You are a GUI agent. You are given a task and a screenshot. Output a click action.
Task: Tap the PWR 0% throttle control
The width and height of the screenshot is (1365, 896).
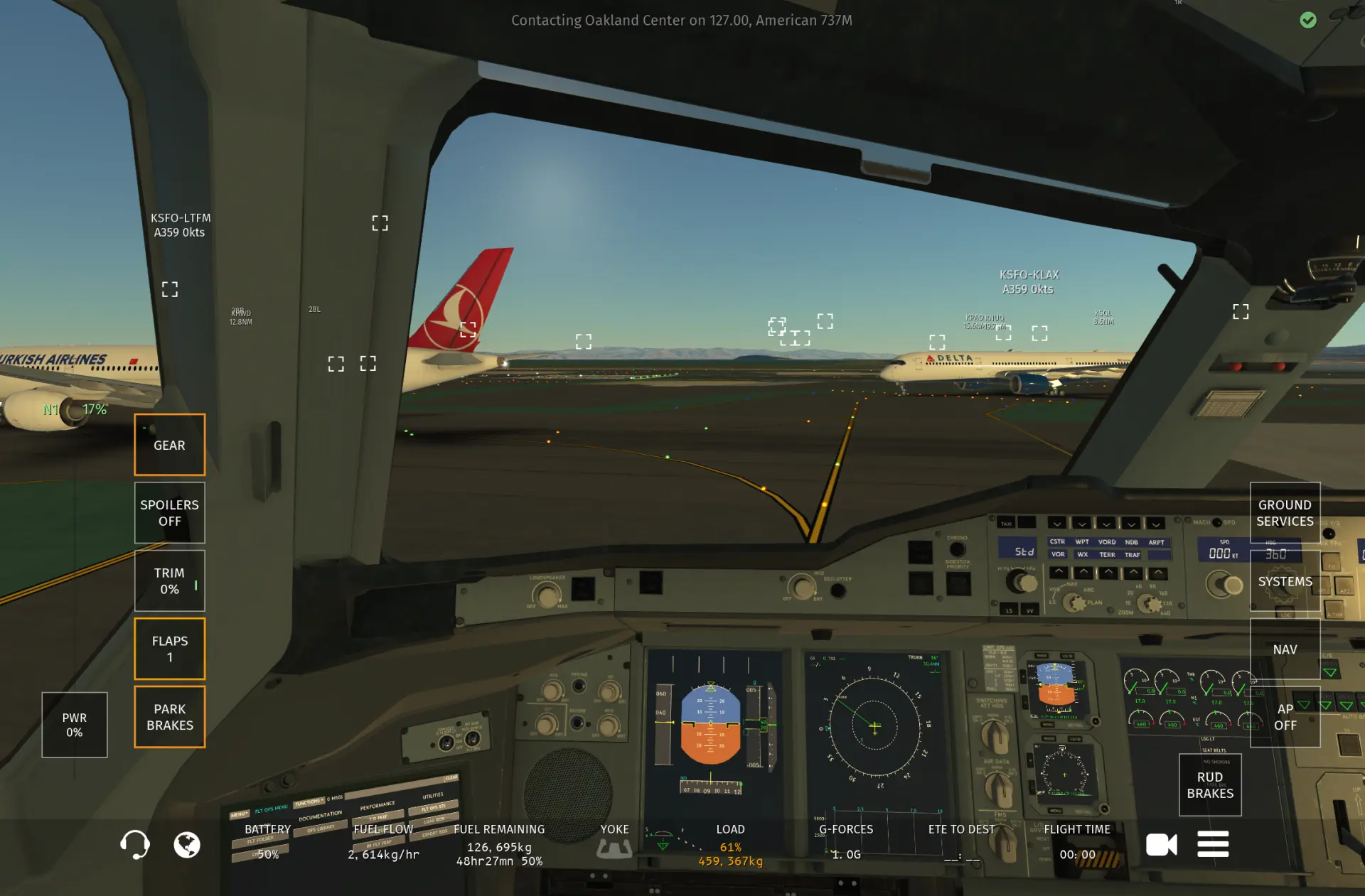(74, 725)
